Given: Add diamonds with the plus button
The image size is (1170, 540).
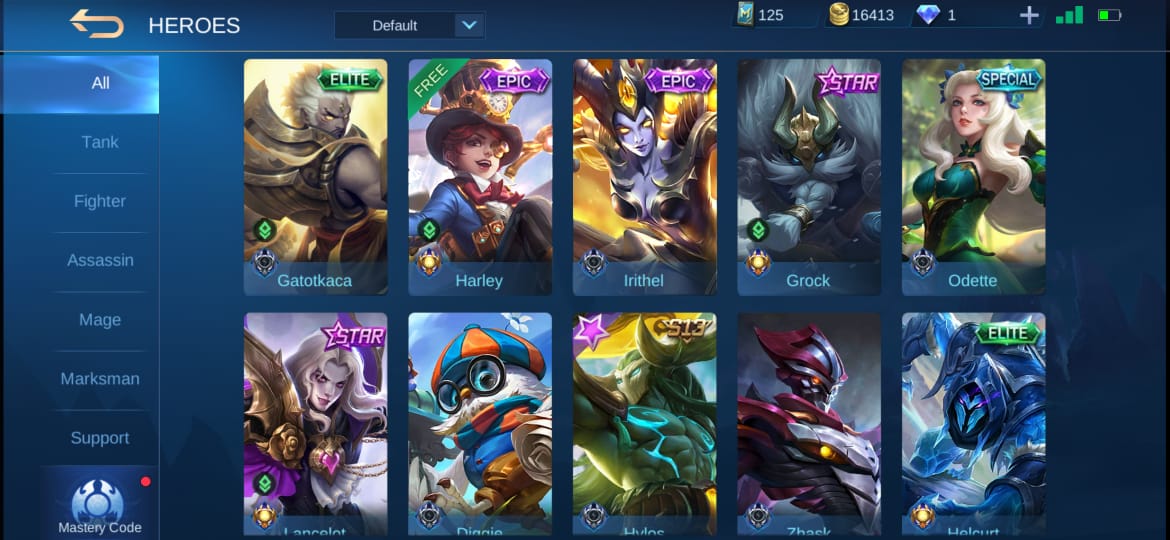Looking at the screenshot, I should (1029, 16).
